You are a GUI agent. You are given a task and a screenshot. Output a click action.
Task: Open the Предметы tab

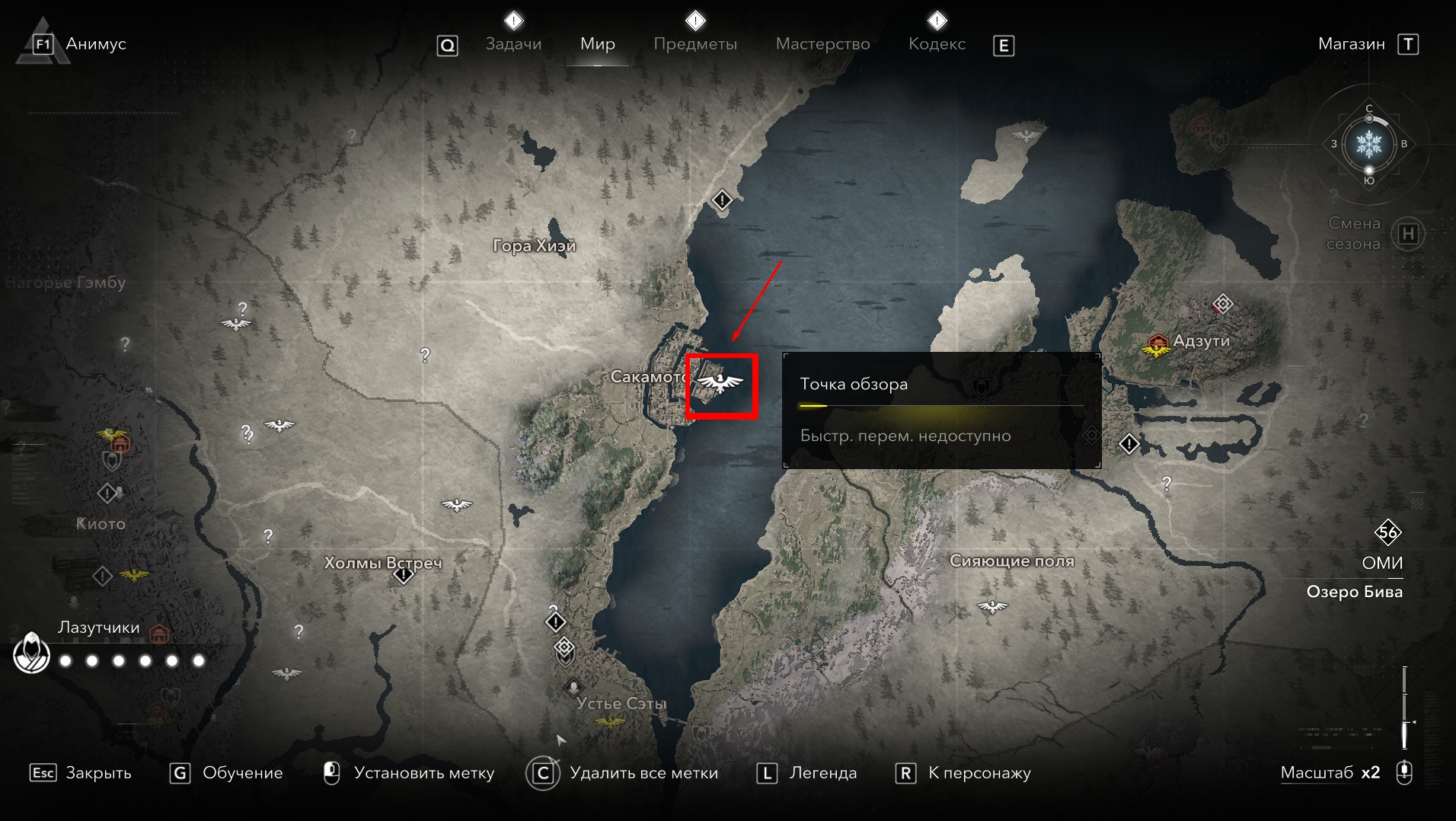tap(694, 44)
